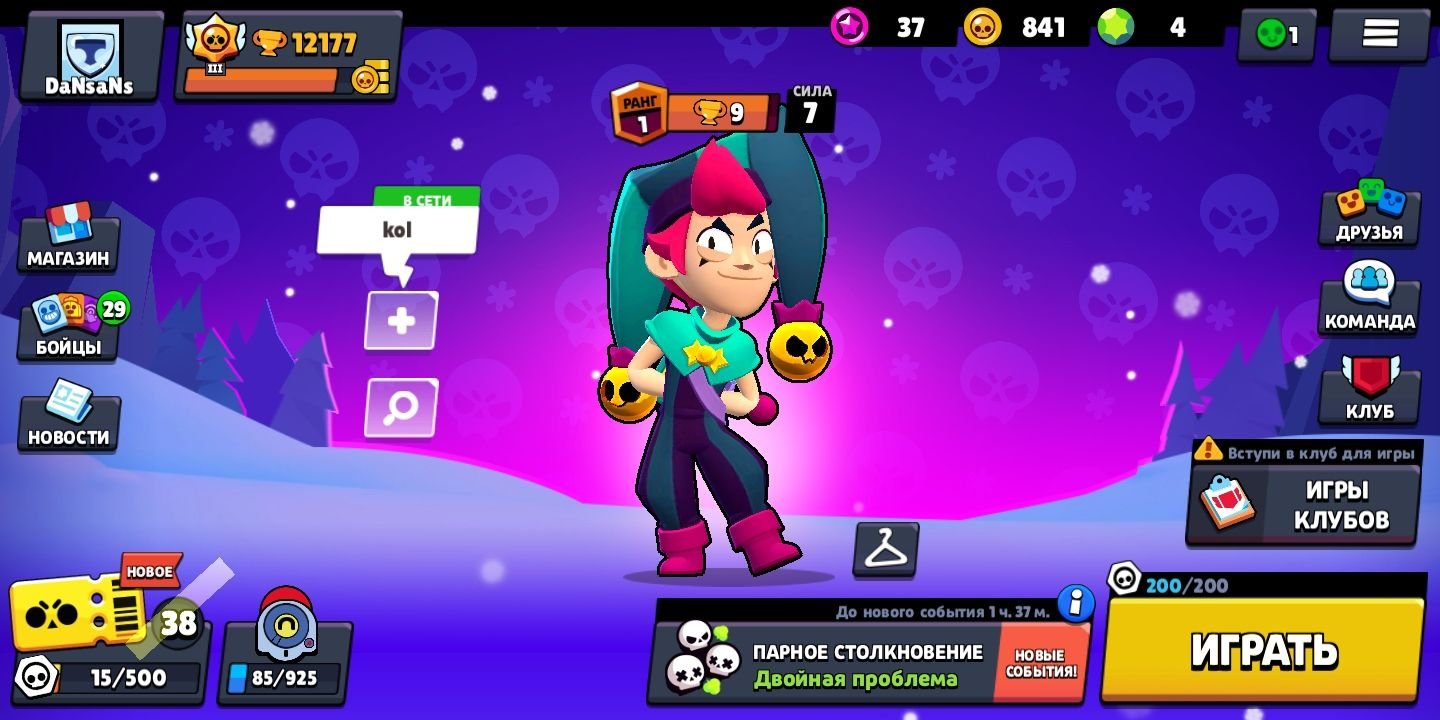Screen dimensions: 1440x720
Task: Open the green gems balance
Action: coord(1158,28)
